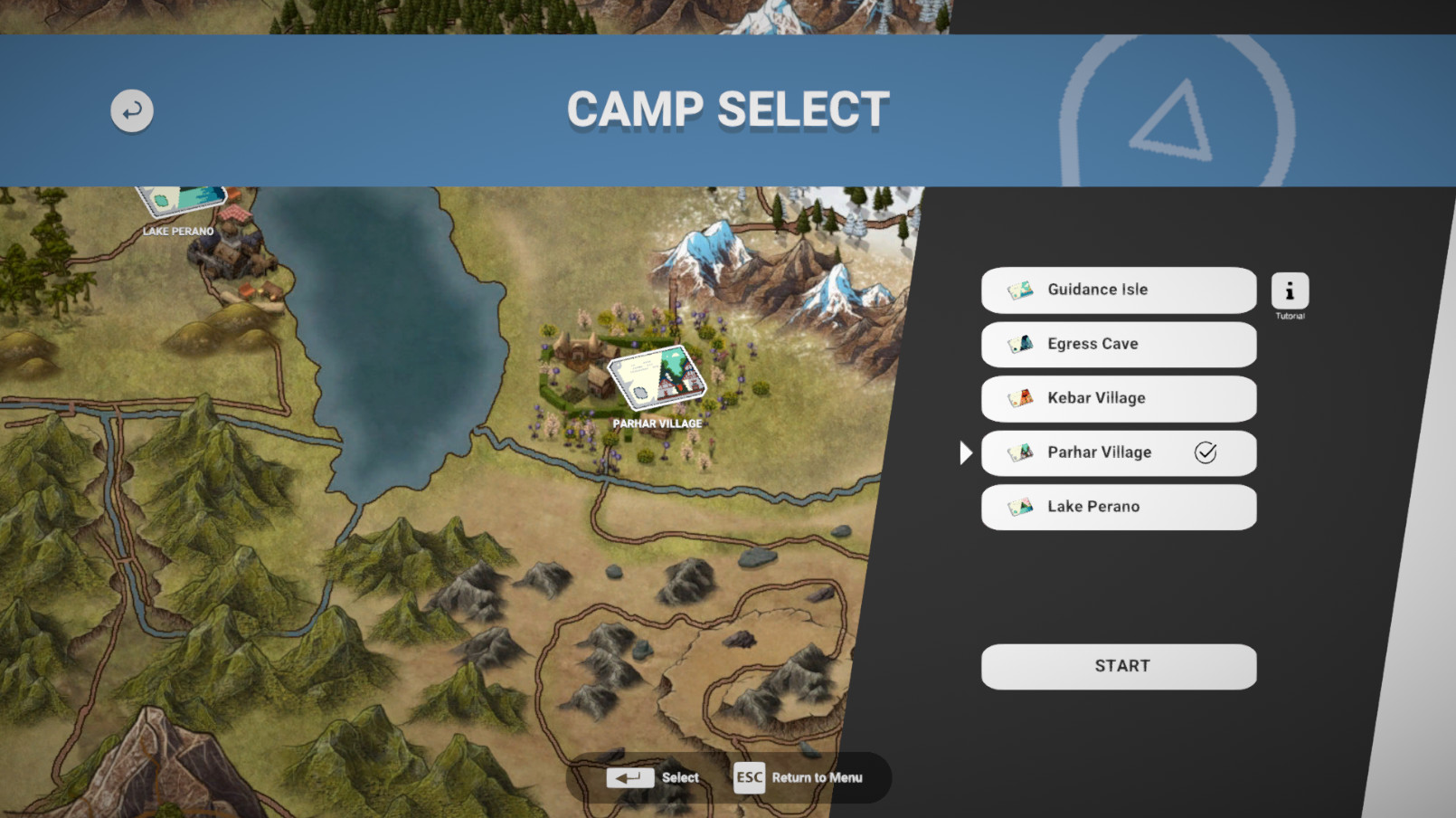
Task: Click the START button
Action: click(x=1118, y=667)
